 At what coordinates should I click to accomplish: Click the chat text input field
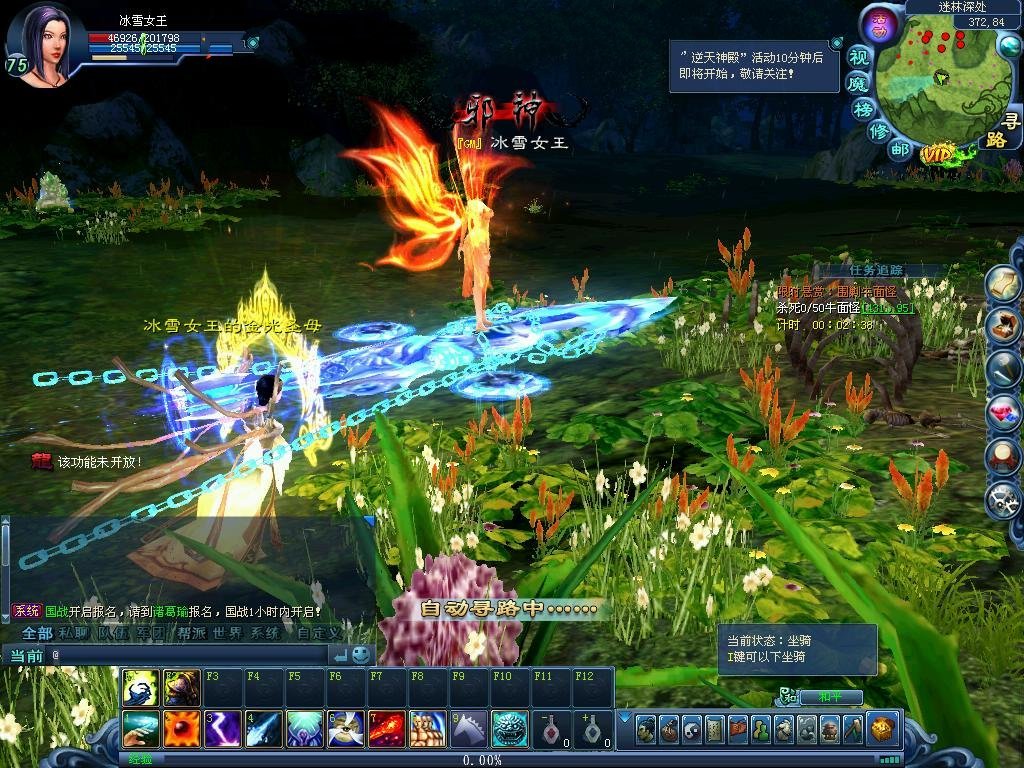[190, 655]
